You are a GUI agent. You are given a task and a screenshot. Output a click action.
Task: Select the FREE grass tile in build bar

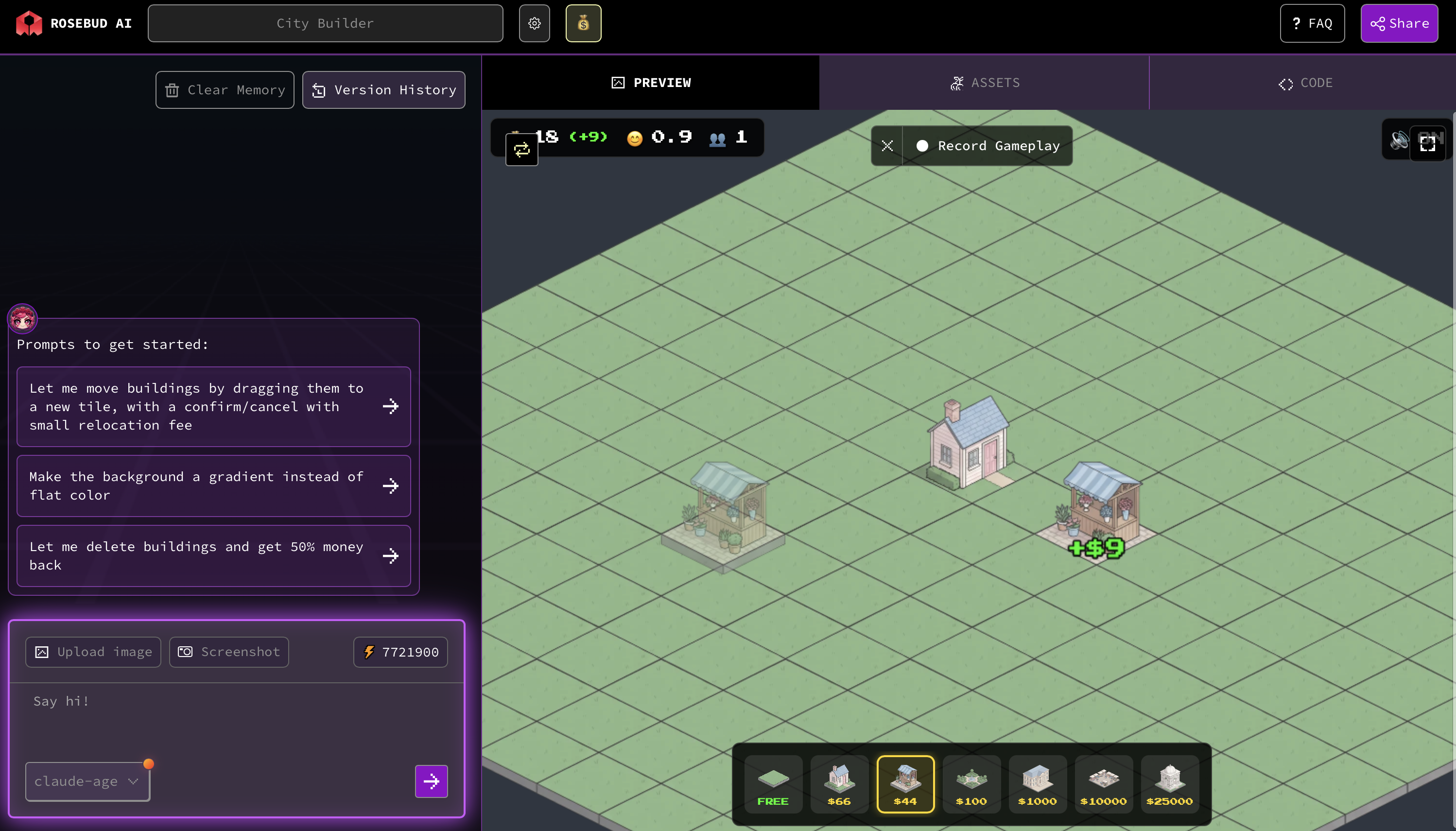click(773, 784)
